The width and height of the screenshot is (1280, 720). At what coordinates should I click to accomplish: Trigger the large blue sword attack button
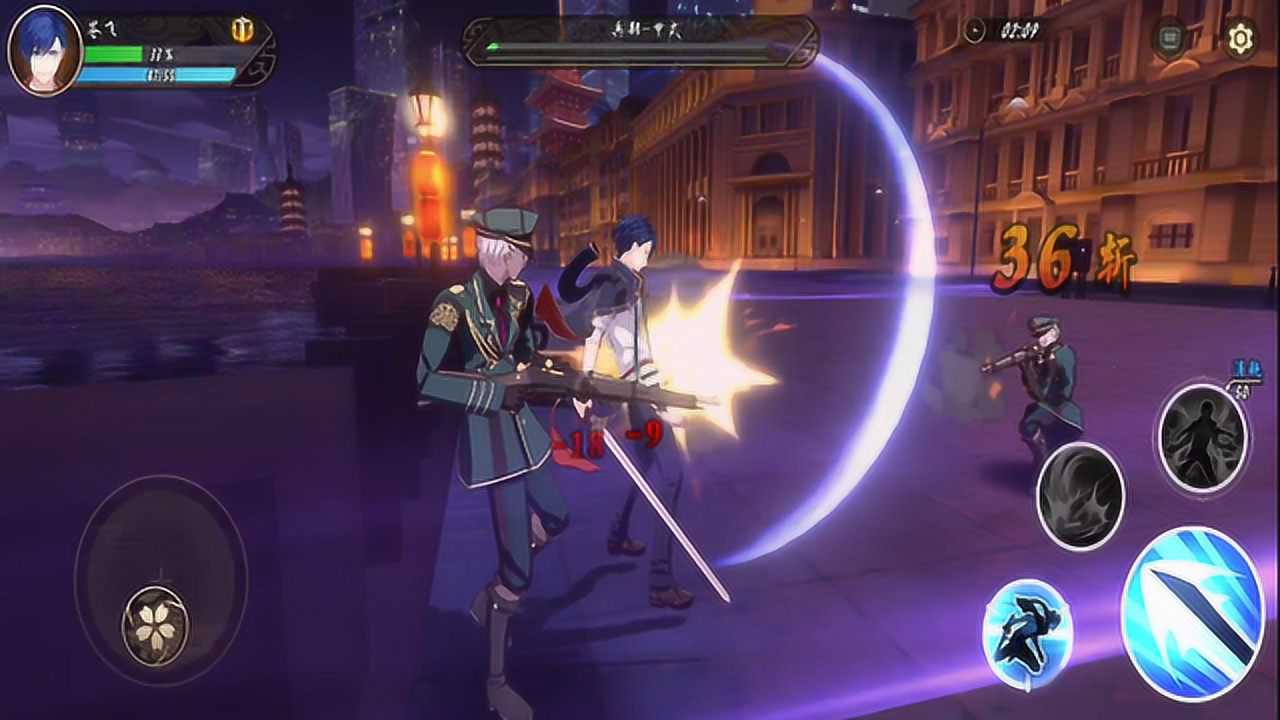tap(1193, 612)
